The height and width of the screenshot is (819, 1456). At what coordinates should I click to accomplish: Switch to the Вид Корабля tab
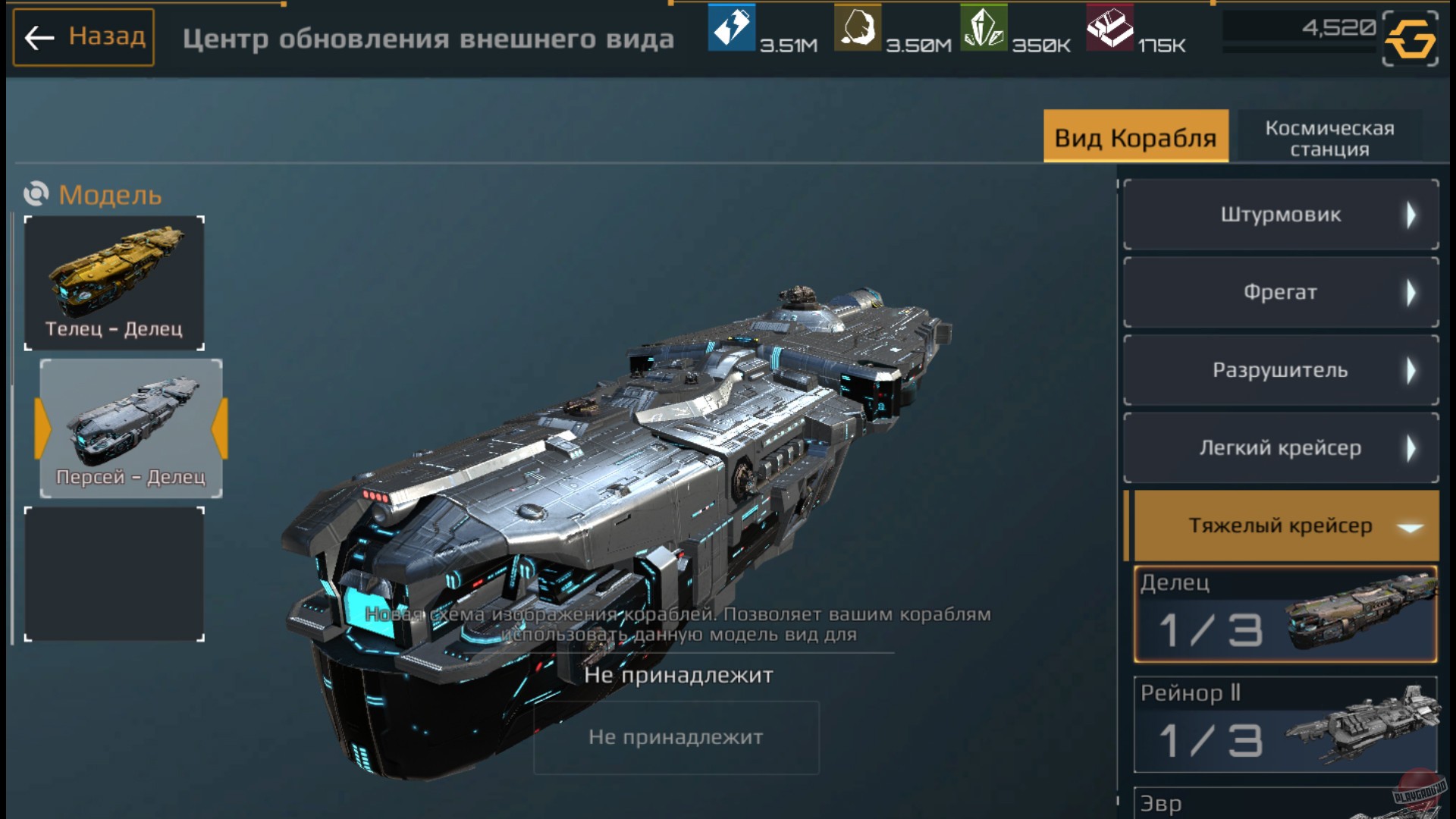tap(1136, 136)
